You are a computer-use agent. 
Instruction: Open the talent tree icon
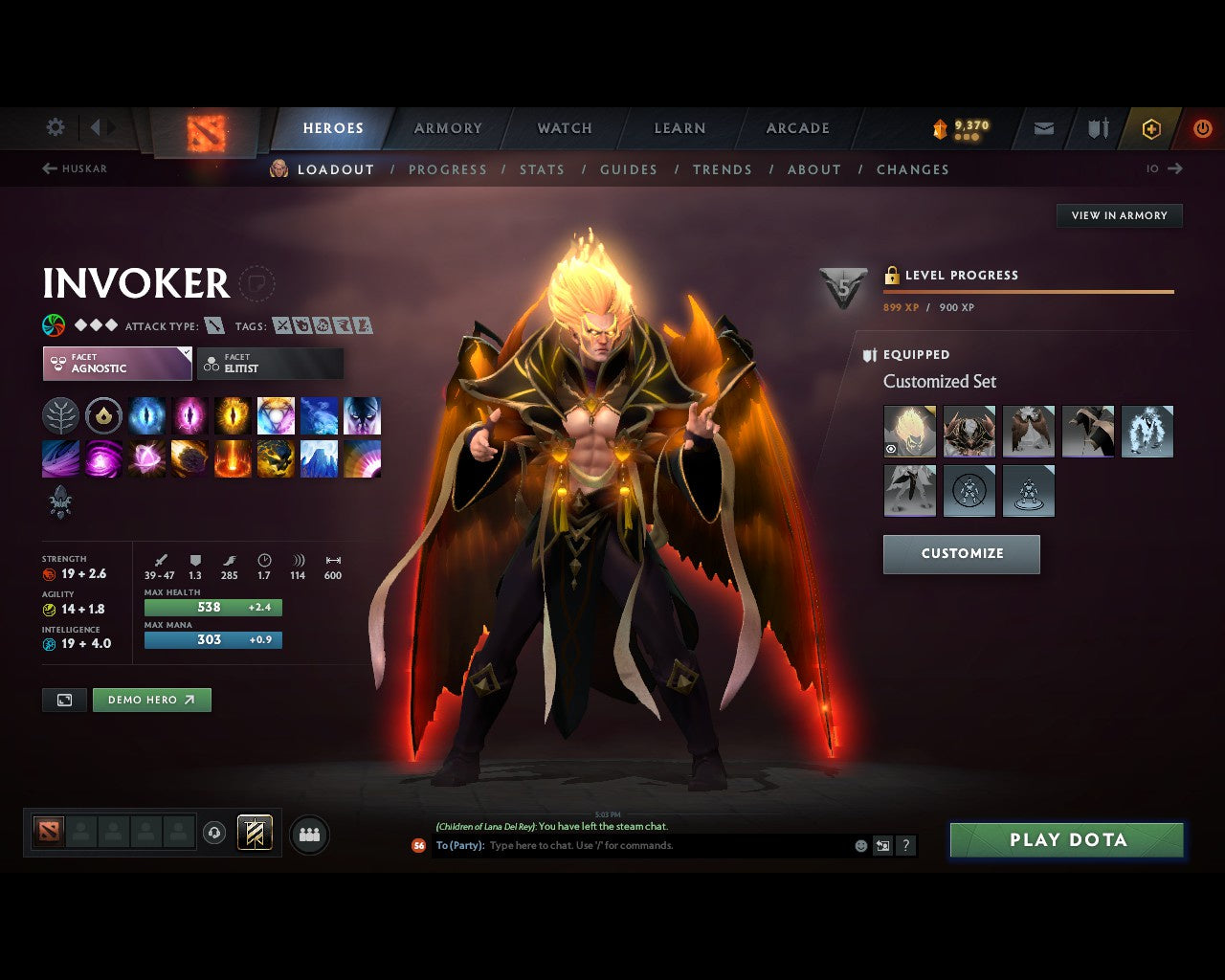coord(60,415)
